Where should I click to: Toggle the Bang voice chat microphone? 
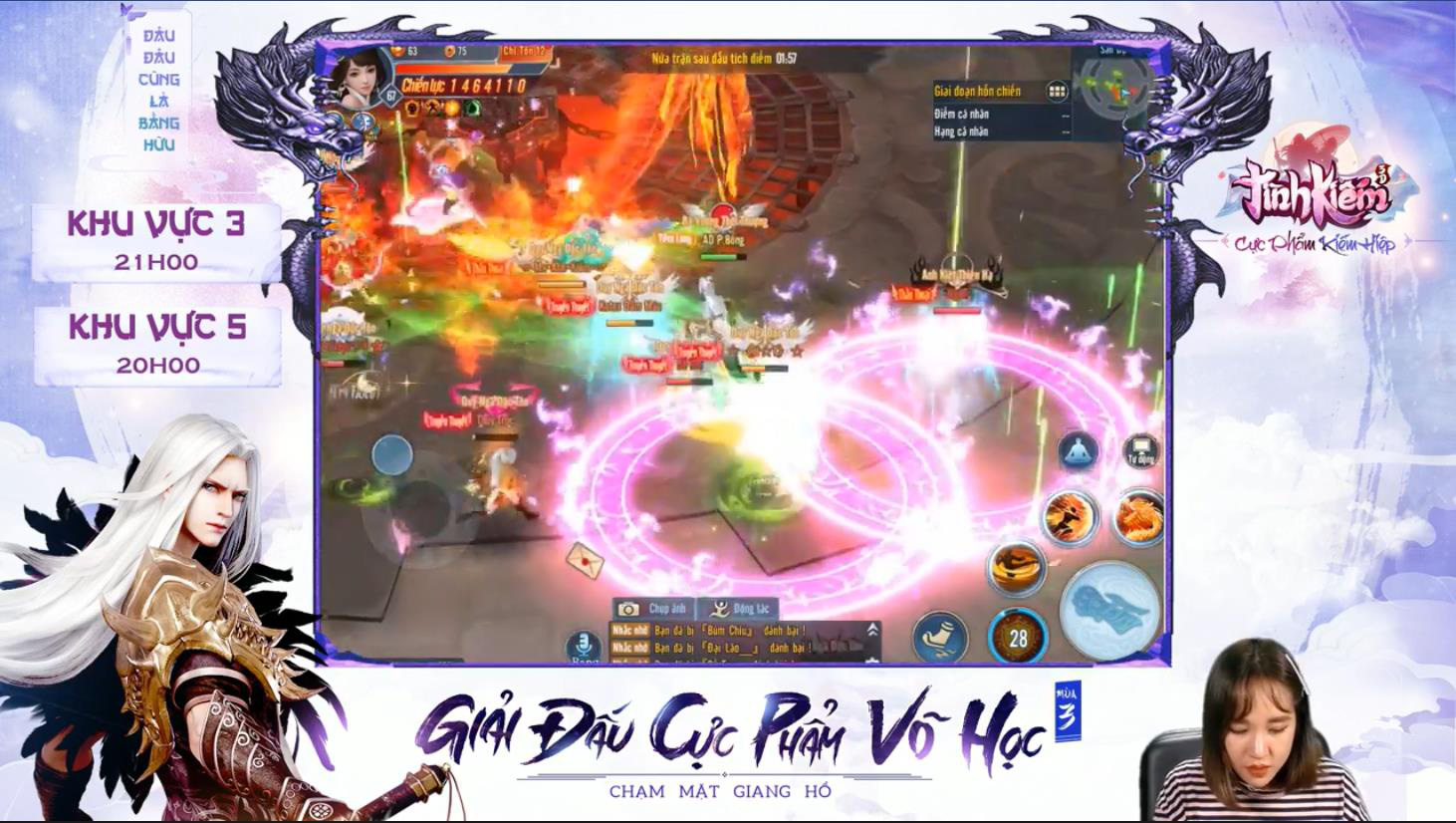583,645
